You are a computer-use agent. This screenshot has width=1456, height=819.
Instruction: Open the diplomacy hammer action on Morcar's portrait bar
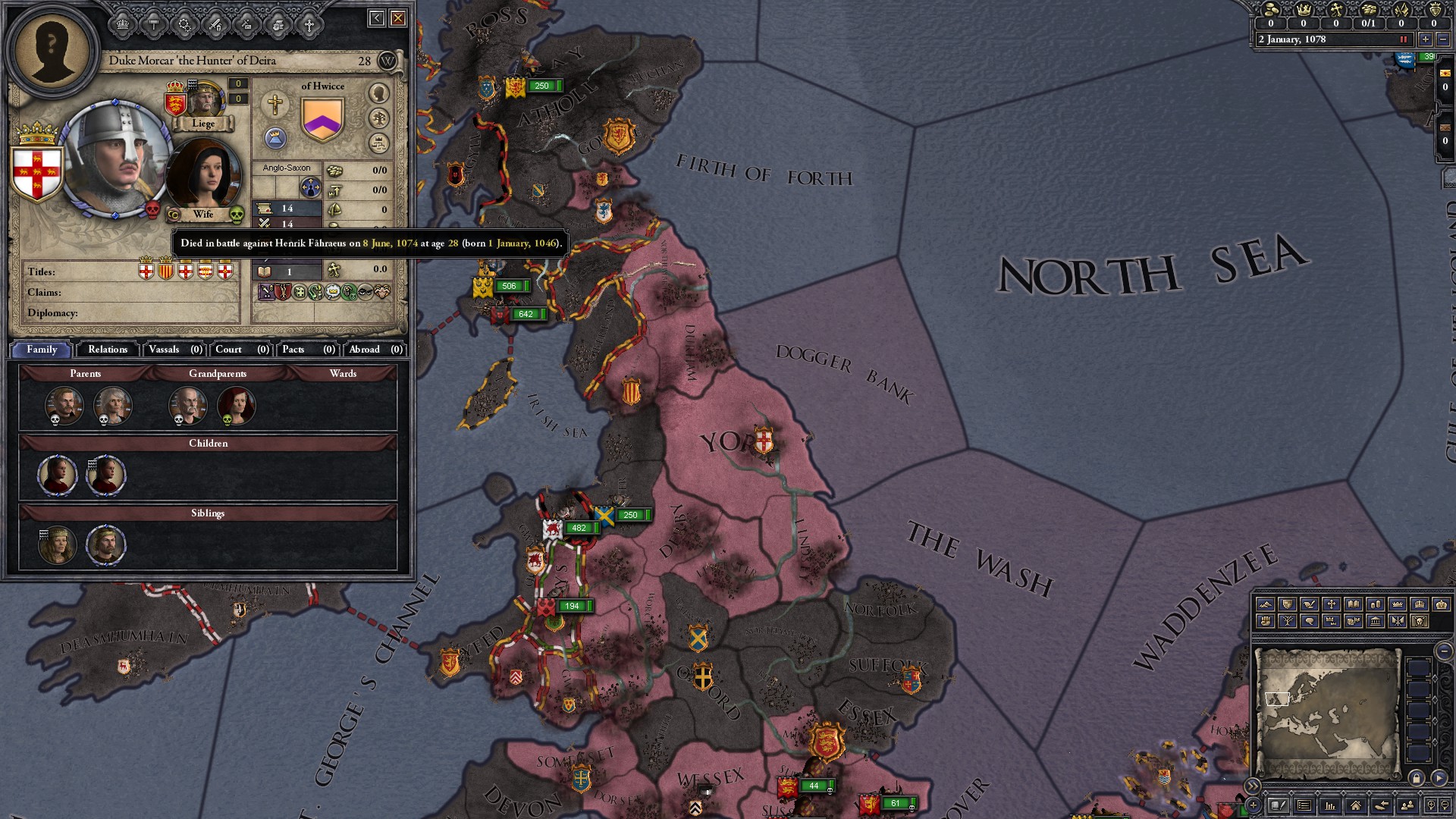153,25
